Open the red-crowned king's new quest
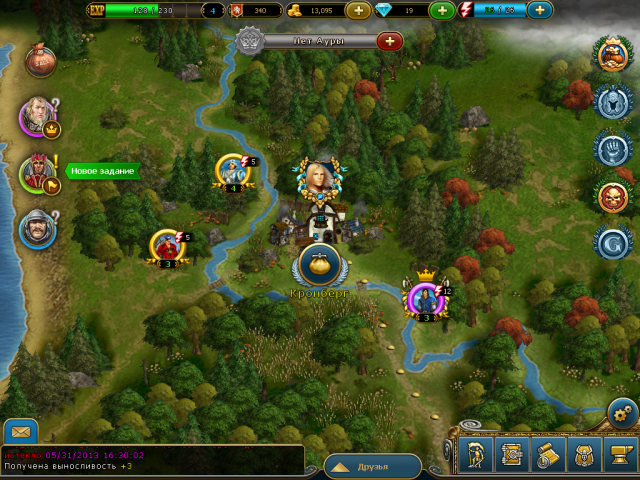640x480 pixels. (x=37, y=173)
